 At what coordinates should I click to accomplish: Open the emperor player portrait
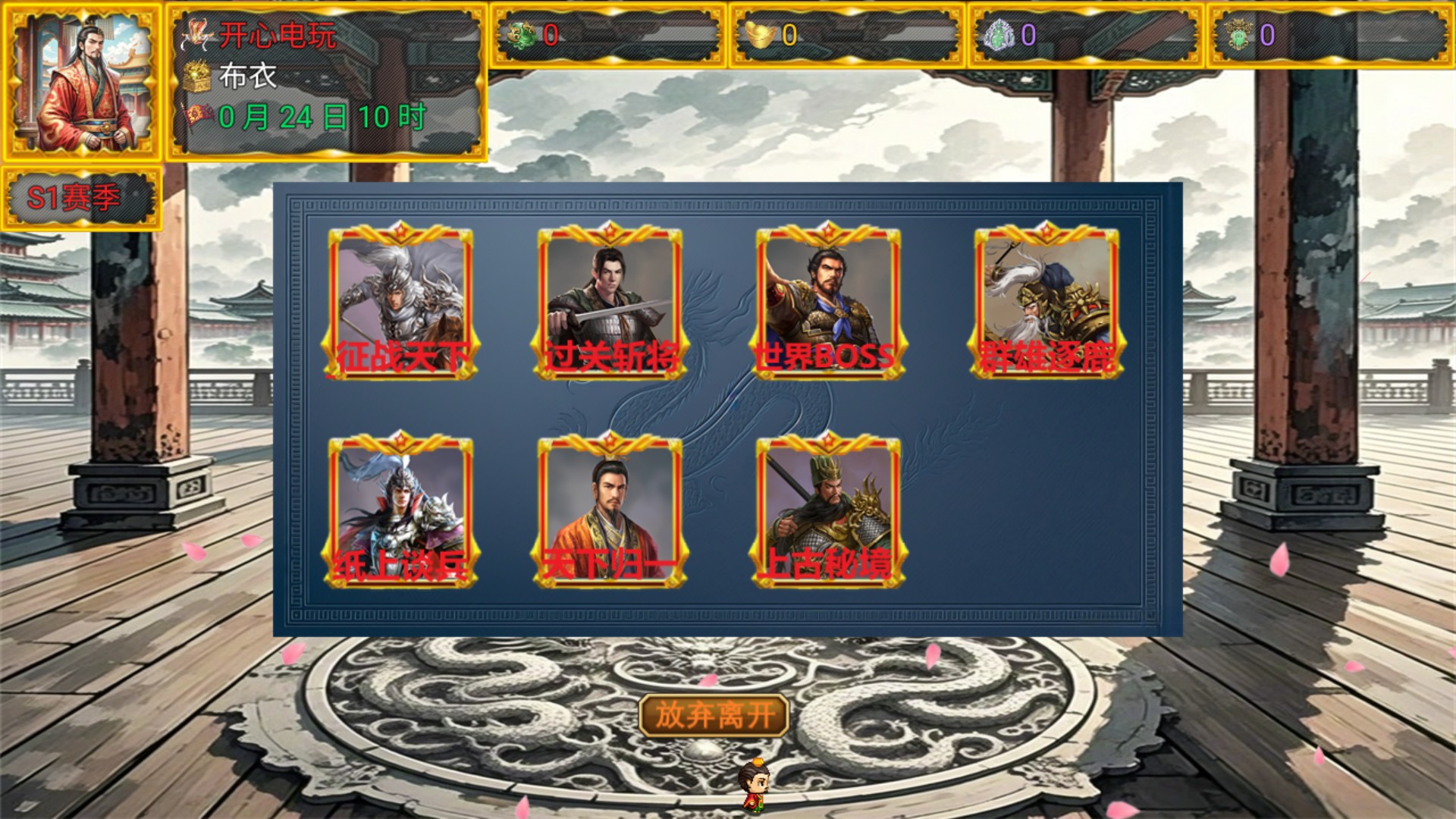82,82
